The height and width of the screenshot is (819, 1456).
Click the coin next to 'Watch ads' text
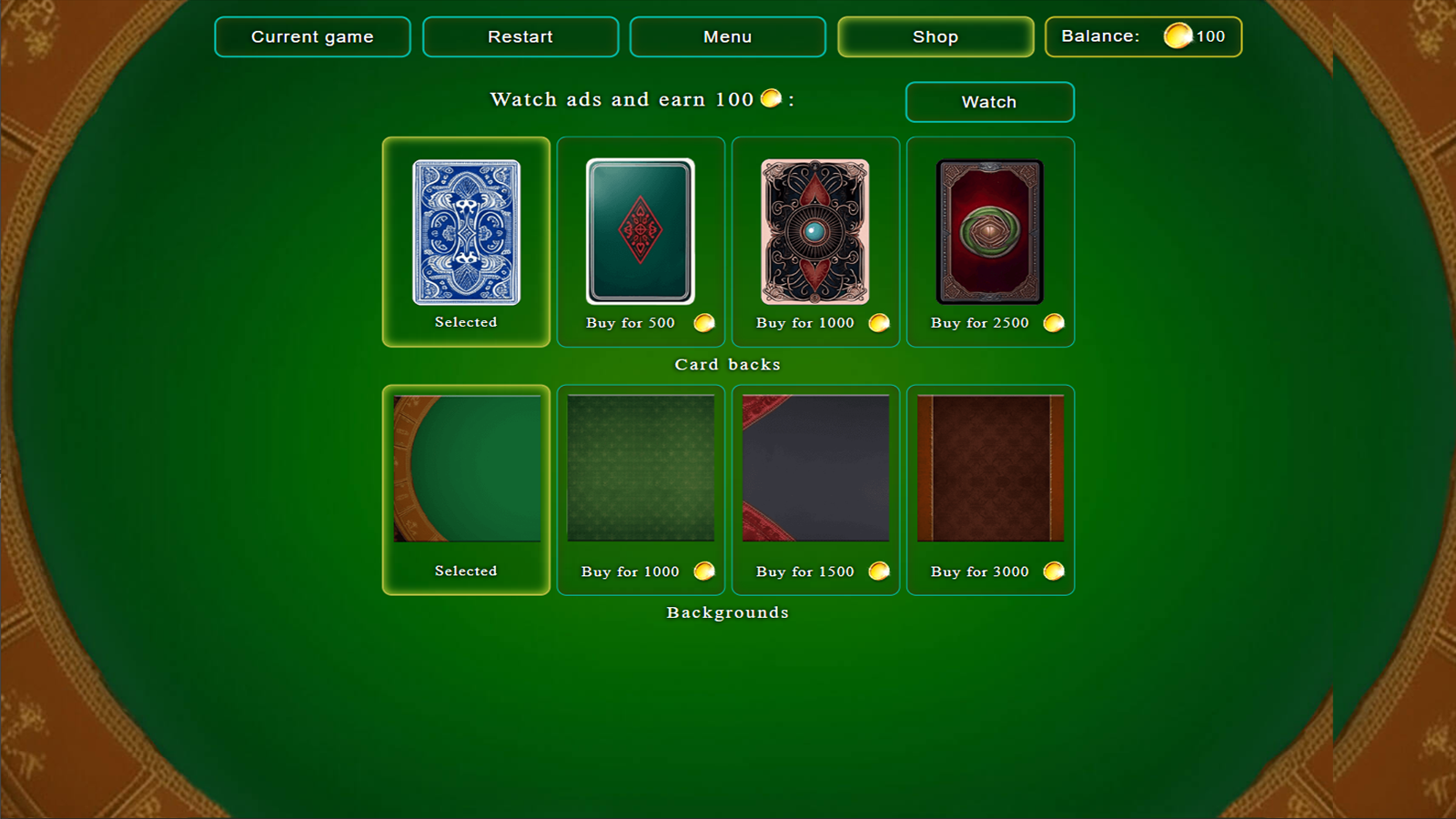770,99
